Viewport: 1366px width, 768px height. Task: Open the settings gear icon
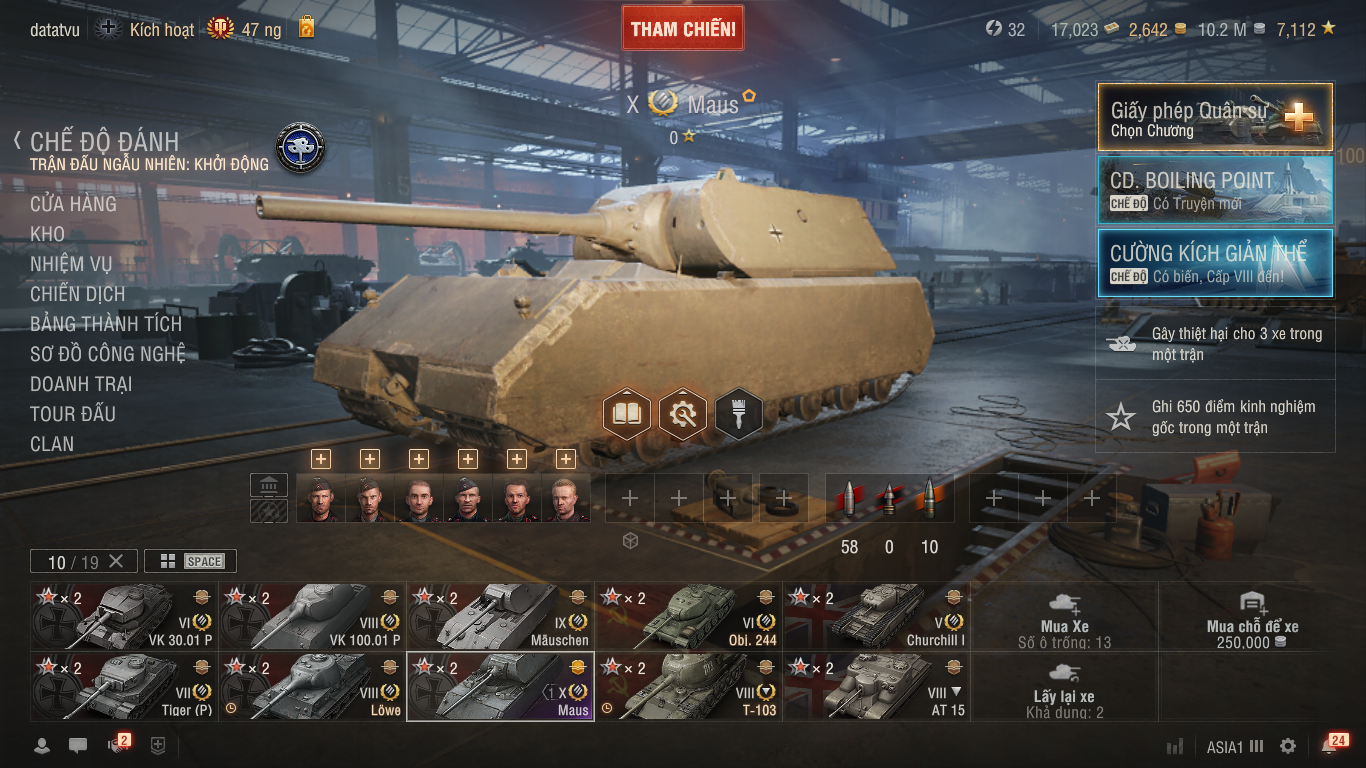1288,746
